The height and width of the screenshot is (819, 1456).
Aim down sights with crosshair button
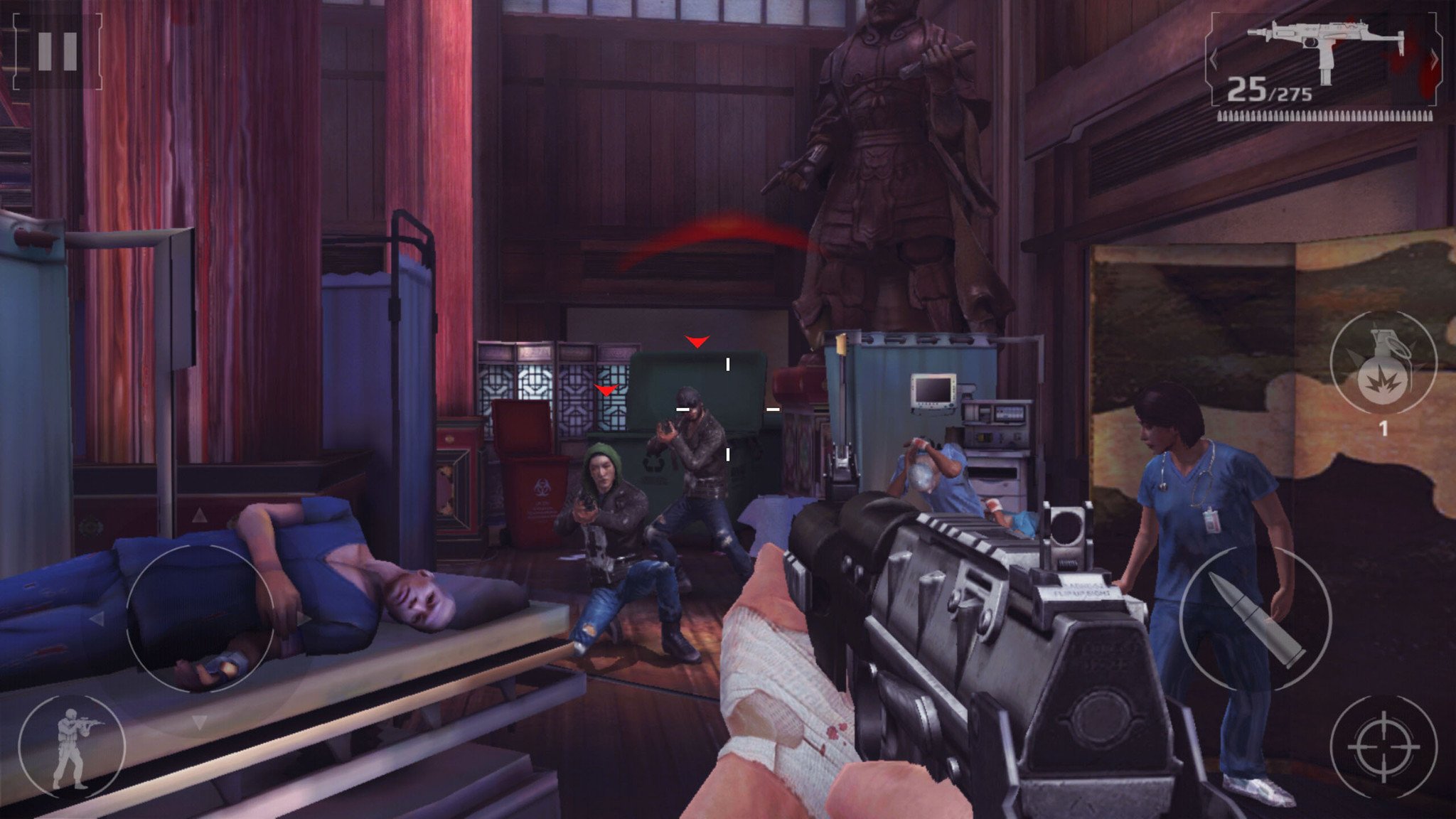(x=1383, y=747)
